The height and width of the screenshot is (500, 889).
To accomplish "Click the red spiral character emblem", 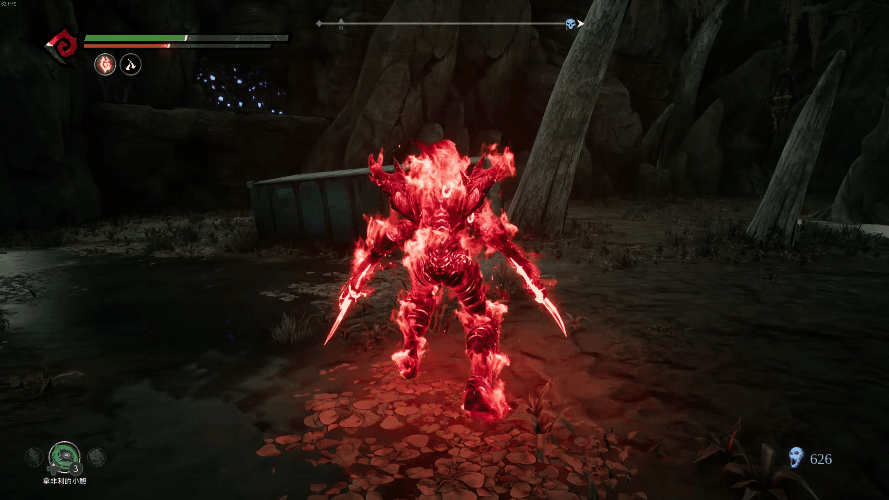I will [x=61, y=43].
